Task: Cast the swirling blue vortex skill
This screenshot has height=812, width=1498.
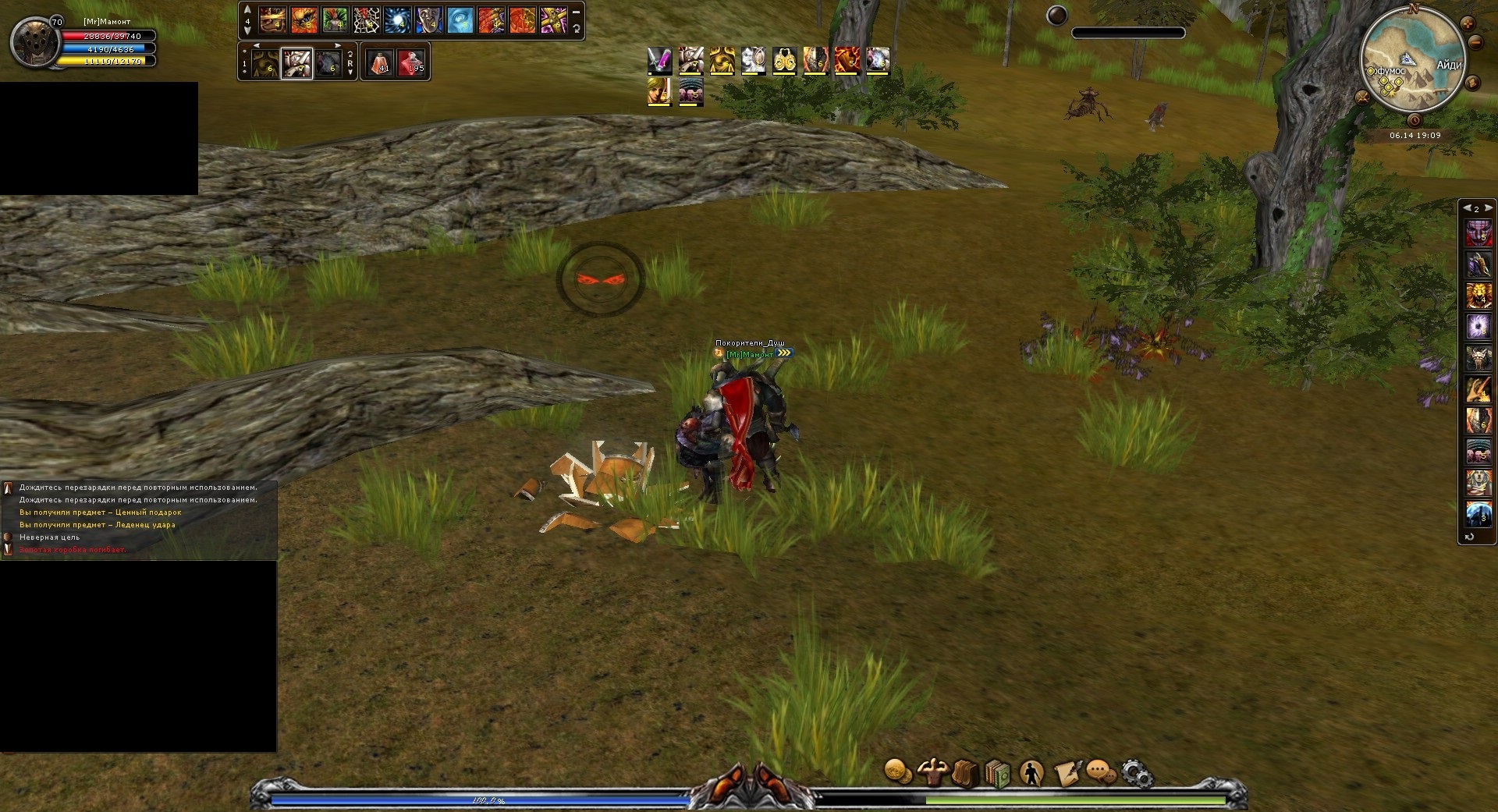Action: (x=397, y=20)
